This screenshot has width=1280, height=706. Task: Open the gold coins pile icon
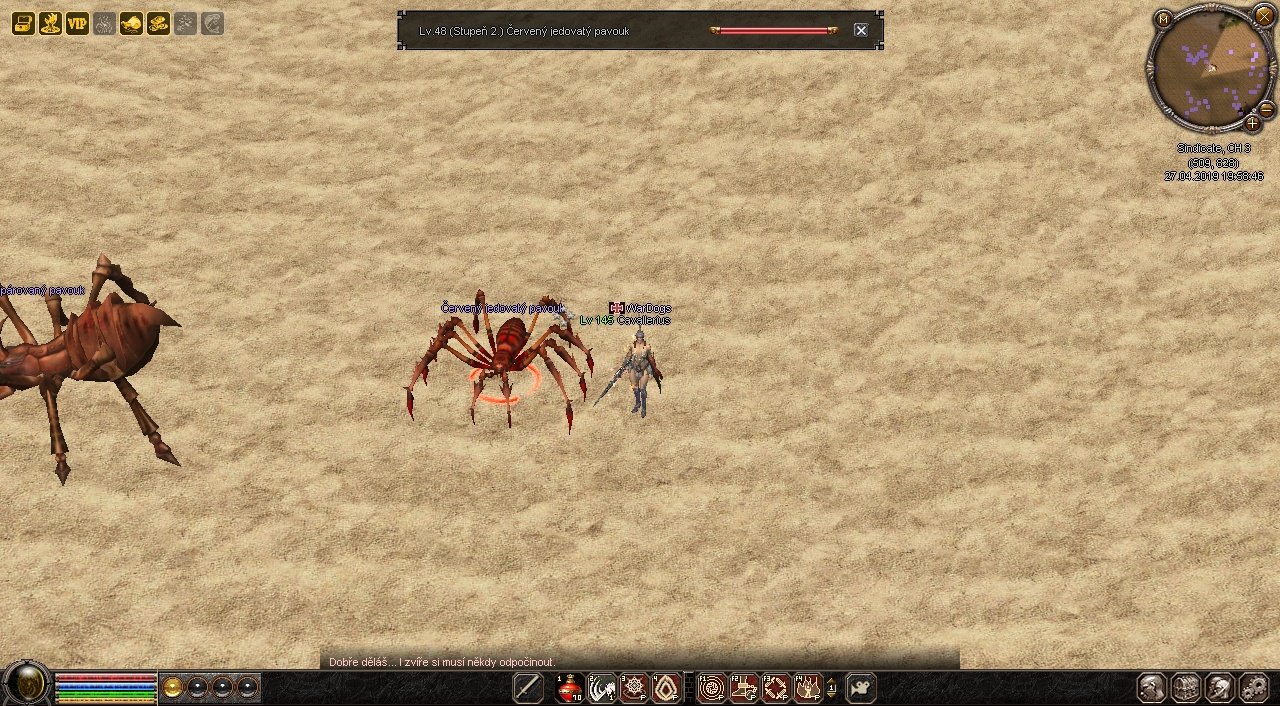(158, 24)
